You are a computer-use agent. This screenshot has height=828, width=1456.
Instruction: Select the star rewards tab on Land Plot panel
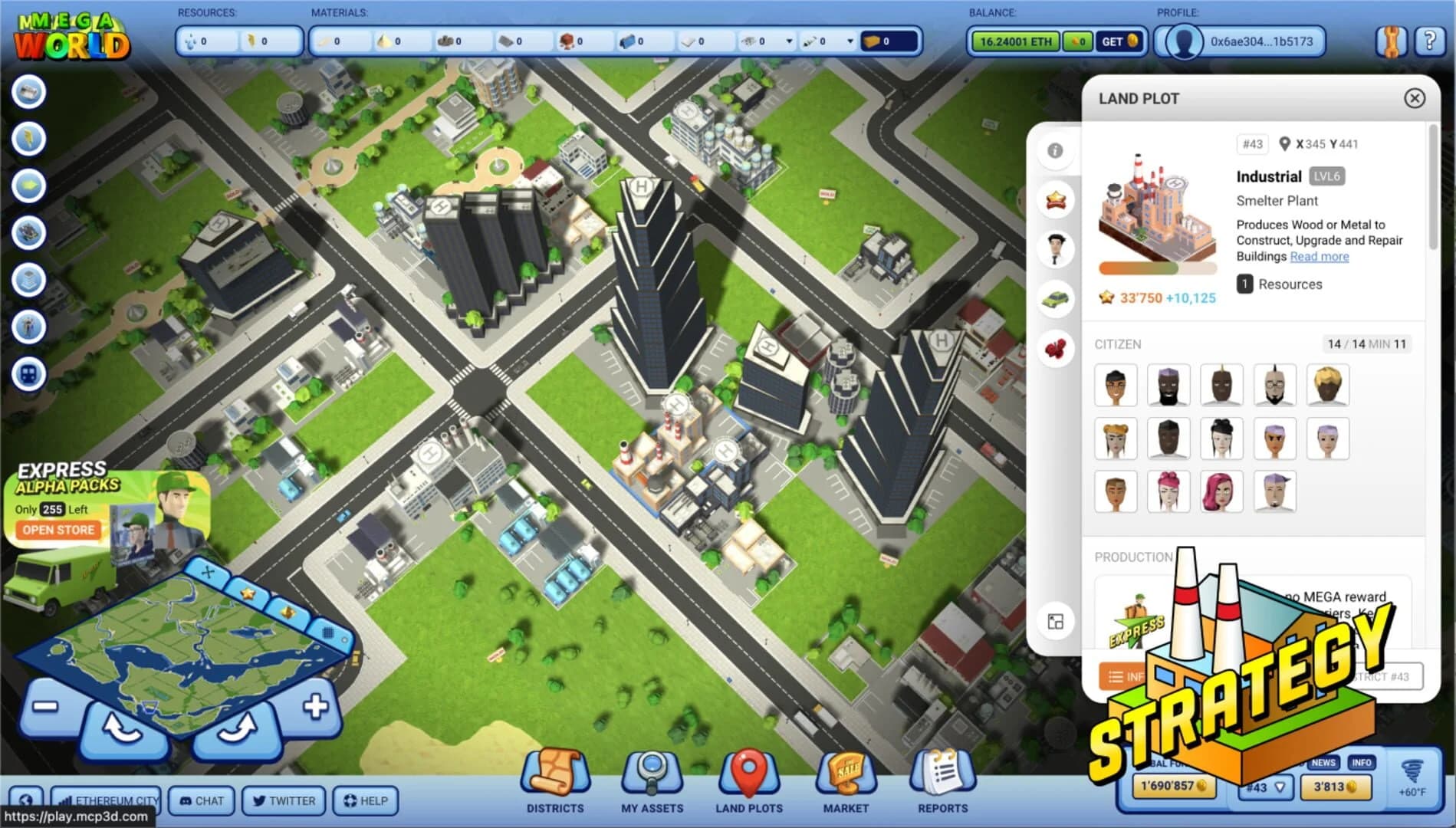[x=1056, y=199]
